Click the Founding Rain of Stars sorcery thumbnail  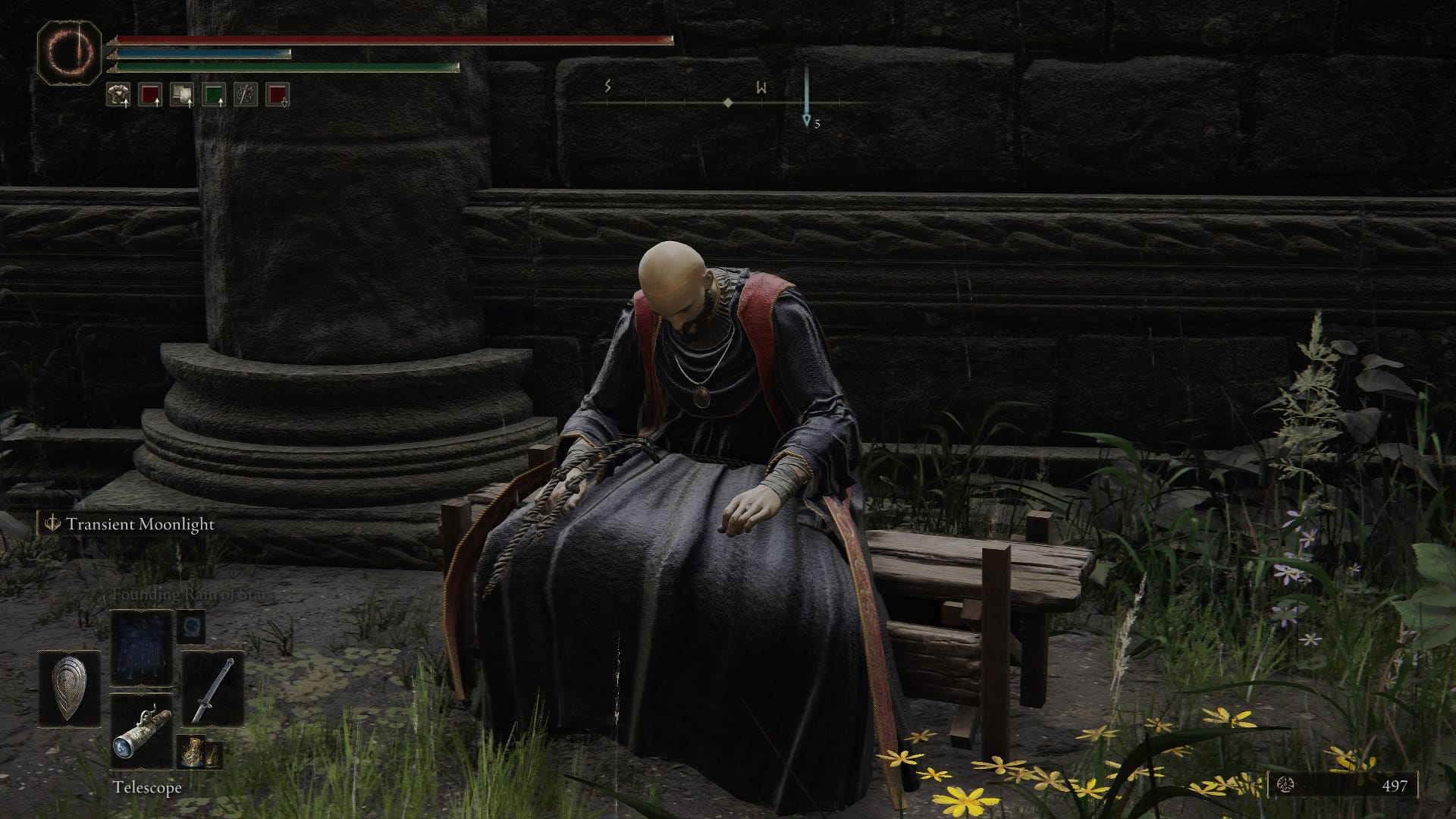(141, 647)
